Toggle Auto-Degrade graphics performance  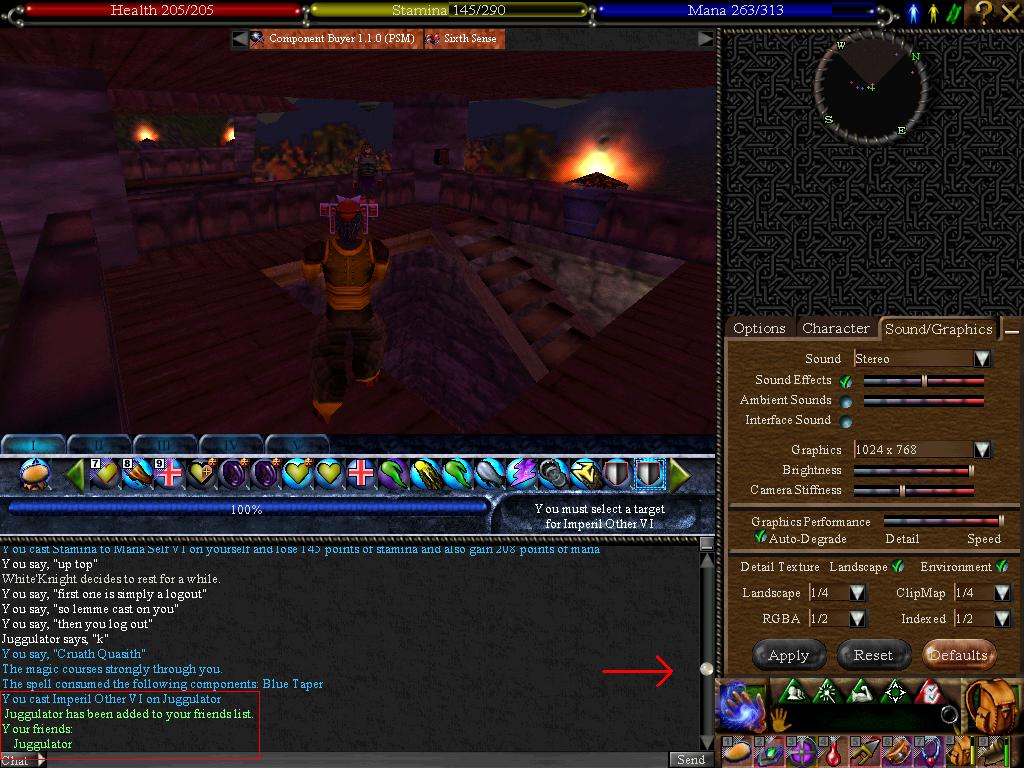[760, 538]
